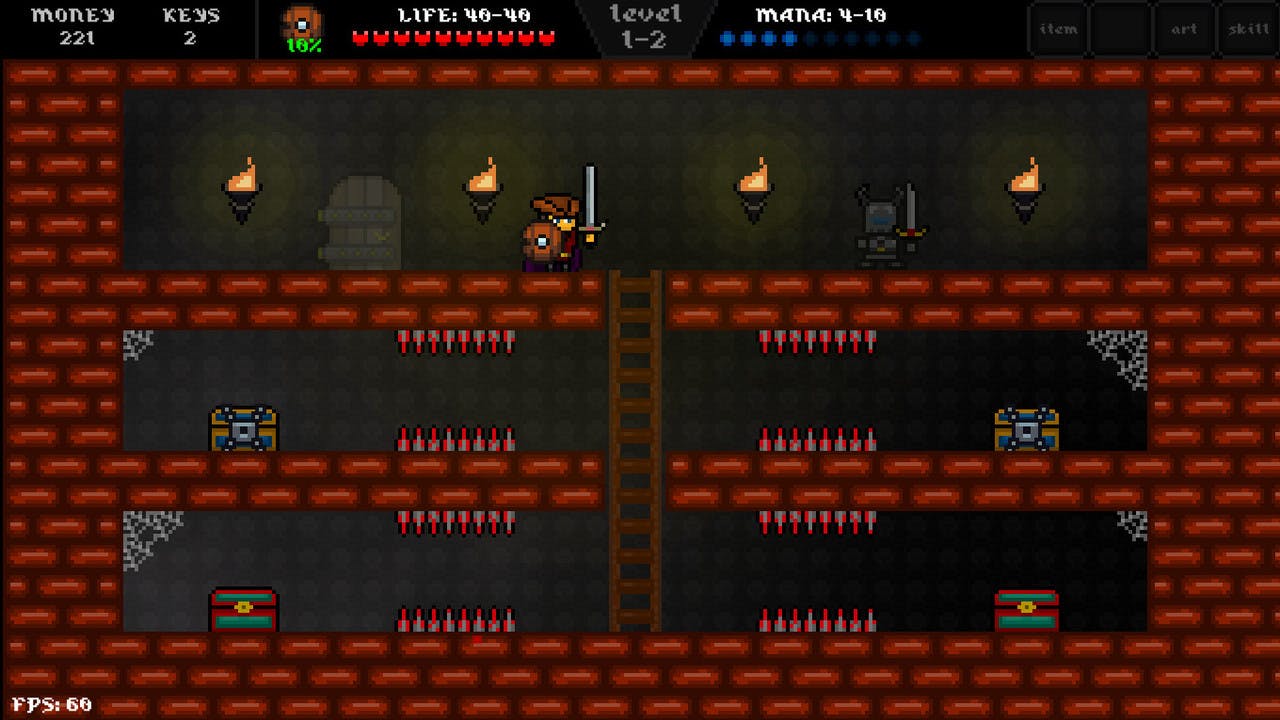Open the skill panel
1280x720 pixels.
point(1248,28)
